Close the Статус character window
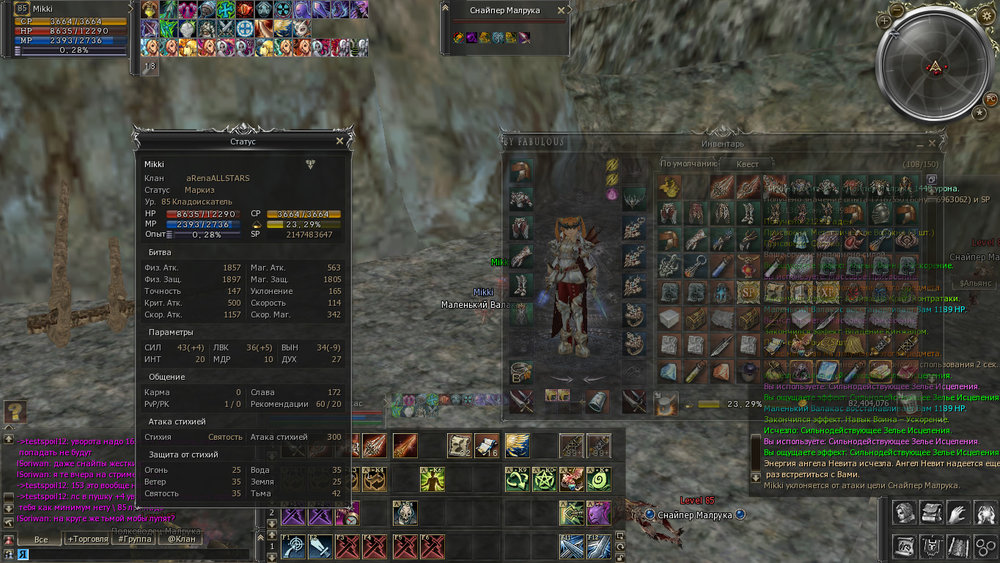The image size is (1000, 563). 340,142
